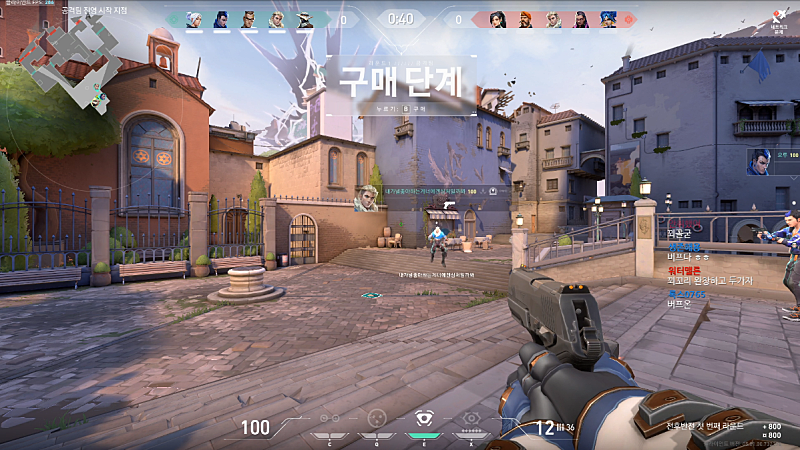Activate the ultimate ability icon above X
Image resolution: width=800 pixels, height=450 pixels.
pyautogui.click(x=471, y=419)
